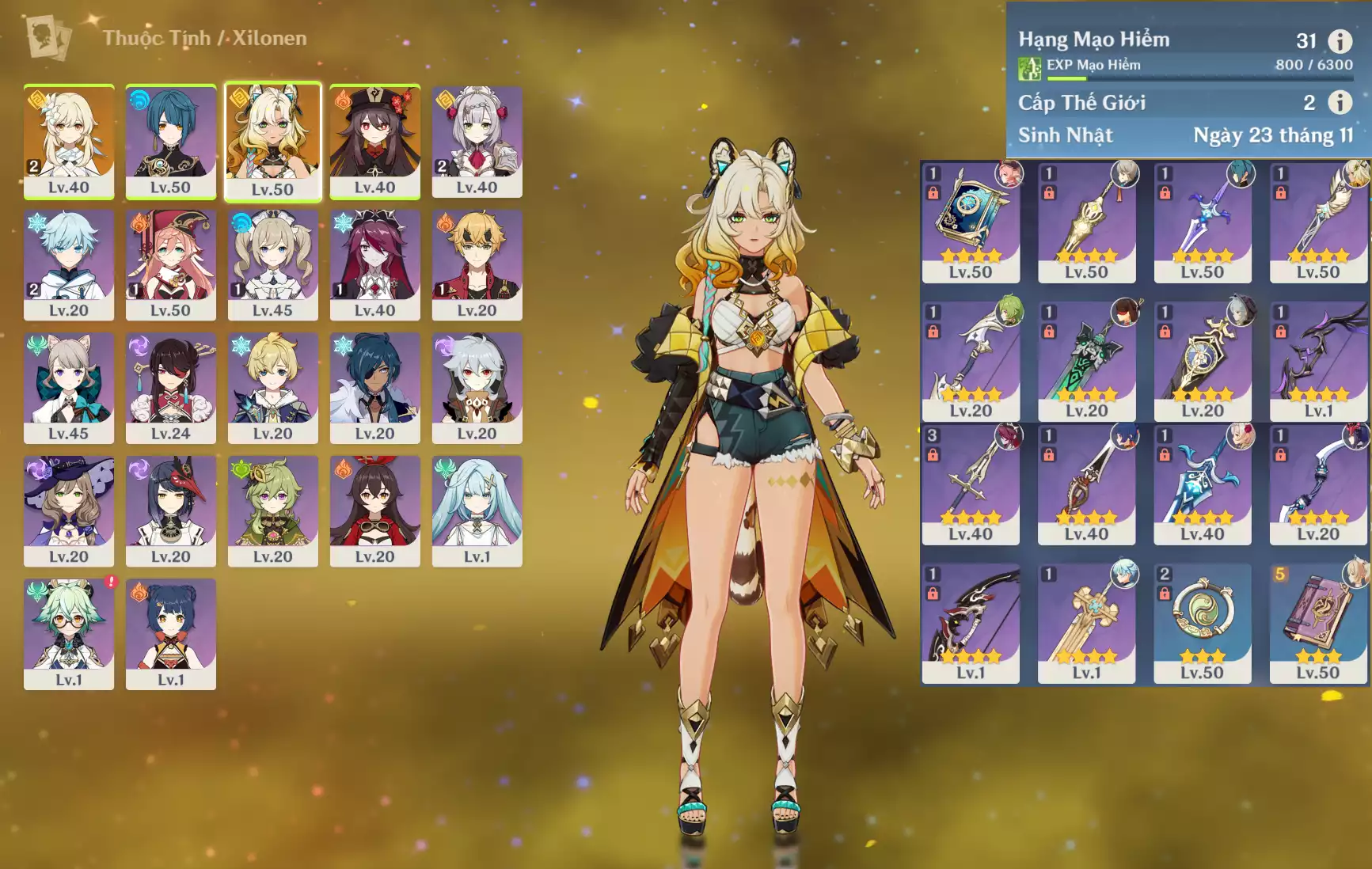The width and height of the screenshot is (1372, 869).
Task: Pick Razor from the character grid
Action: 477,388
